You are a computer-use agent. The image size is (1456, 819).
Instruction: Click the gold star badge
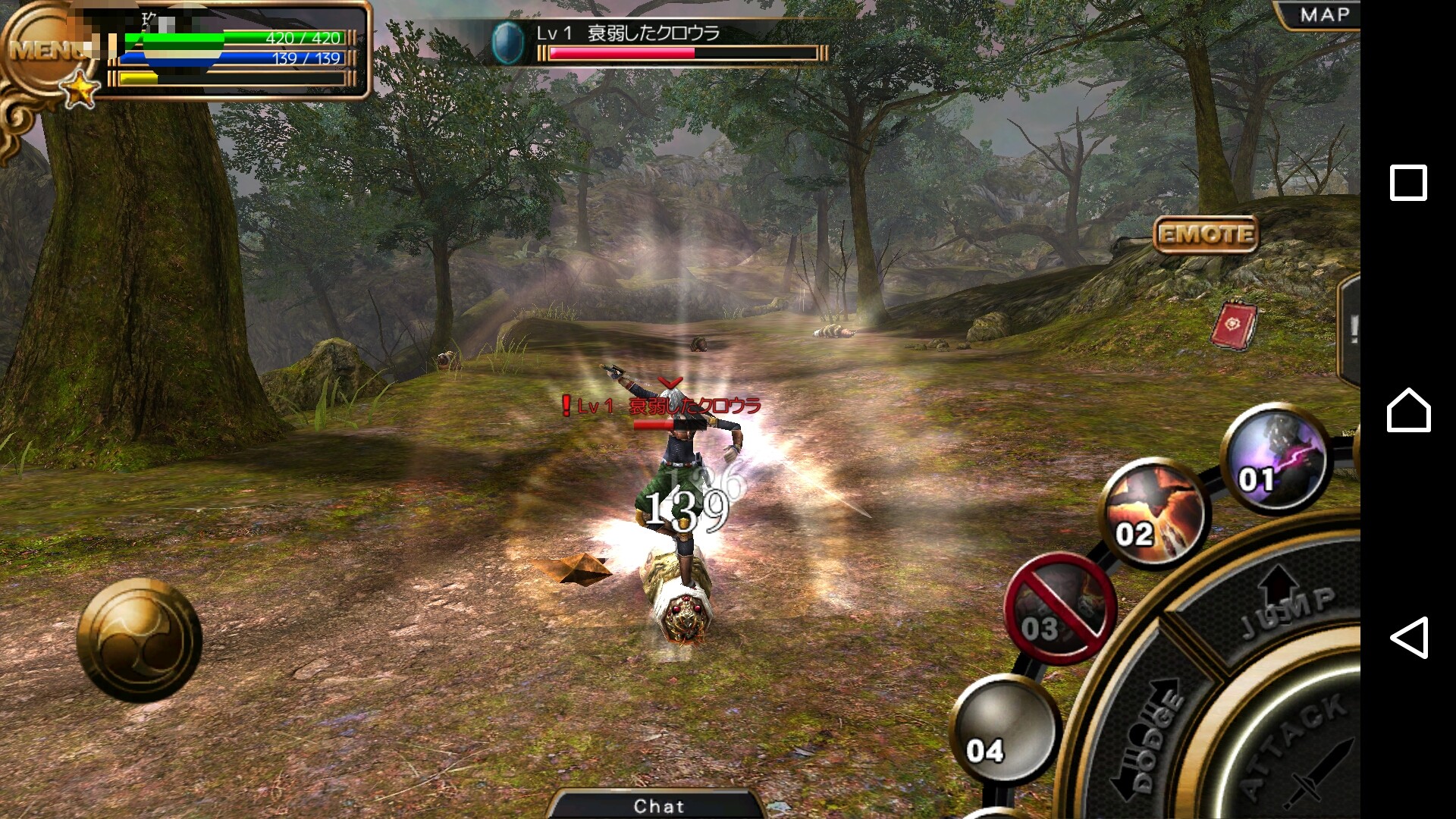click(79, 91)
